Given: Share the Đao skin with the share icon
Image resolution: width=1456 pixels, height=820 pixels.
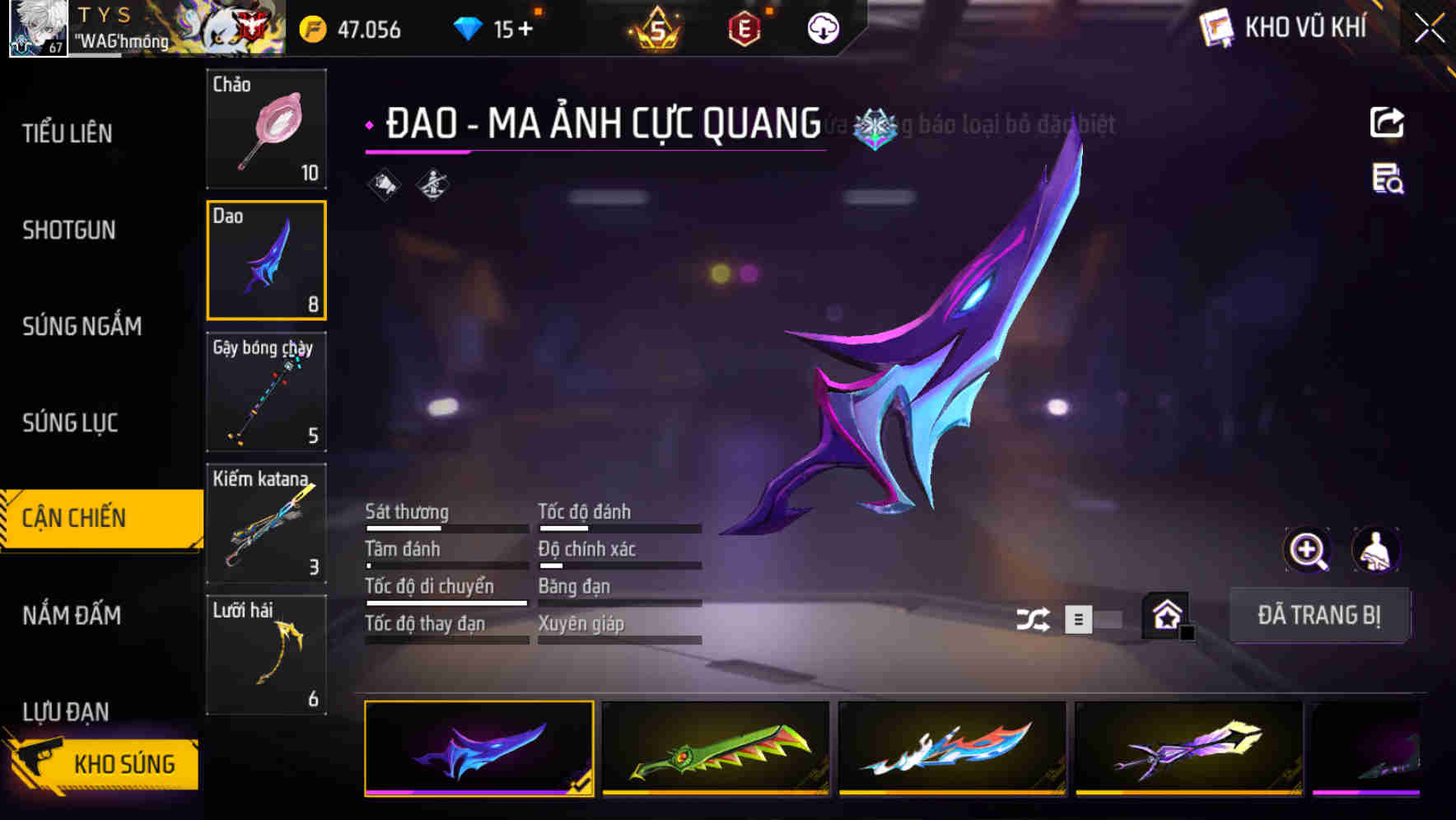Looking at the screenshot, I should [x=1387, y=122].
